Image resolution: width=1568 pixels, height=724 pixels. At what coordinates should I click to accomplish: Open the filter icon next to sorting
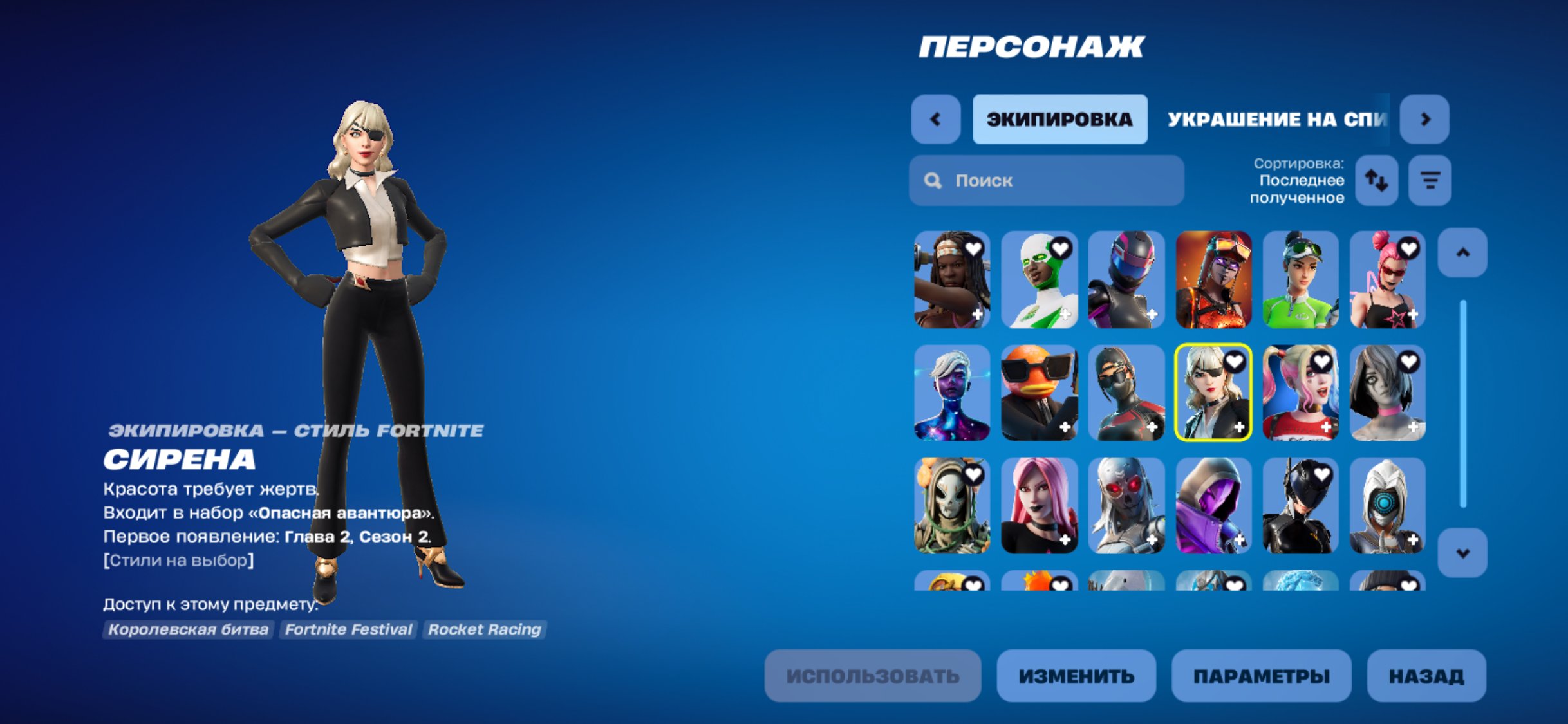click(x=1430, y=181)
